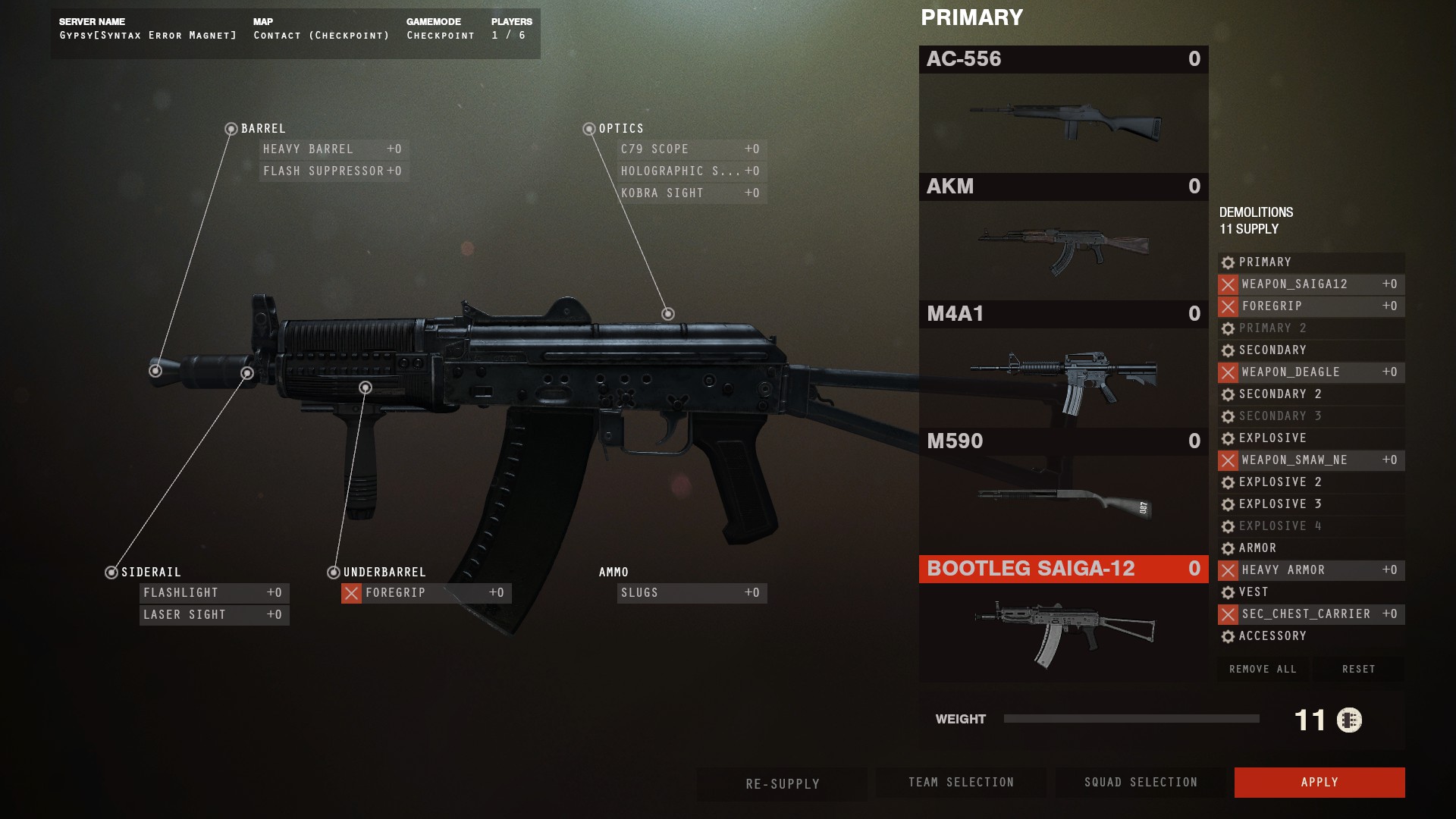This screenshot has height=819, width=1456.
Task: Remove Heavy Armor from loadout list
Action: pos(1228,570)
